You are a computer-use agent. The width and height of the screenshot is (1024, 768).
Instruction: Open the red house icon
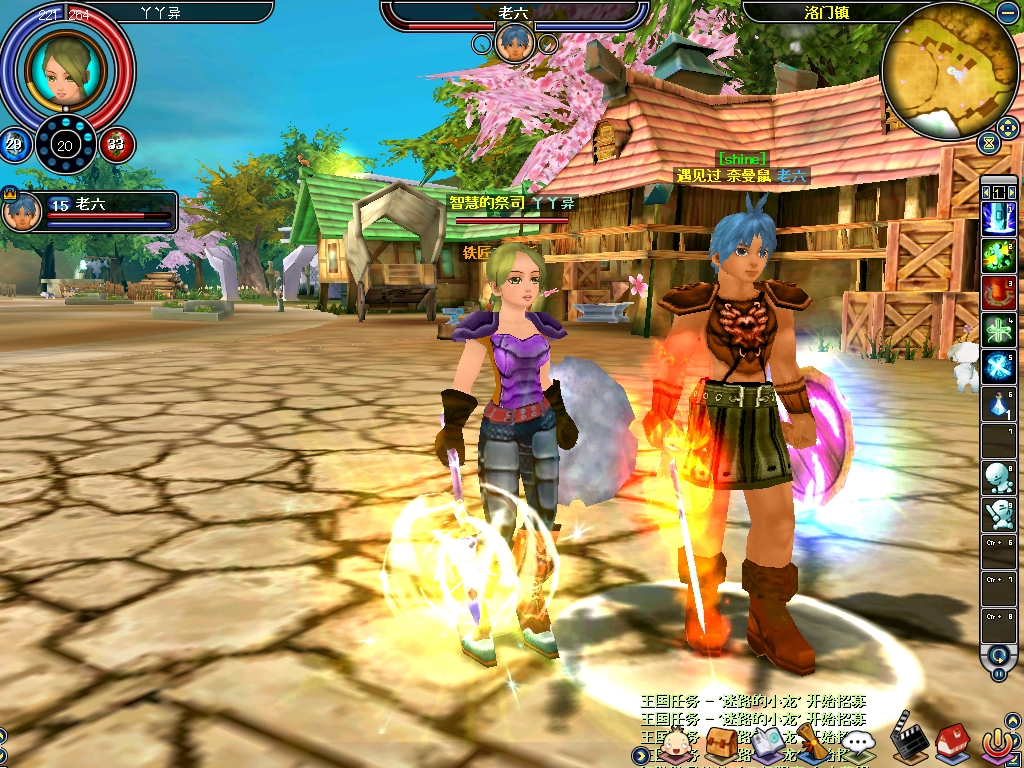click(x=951, y=743)
